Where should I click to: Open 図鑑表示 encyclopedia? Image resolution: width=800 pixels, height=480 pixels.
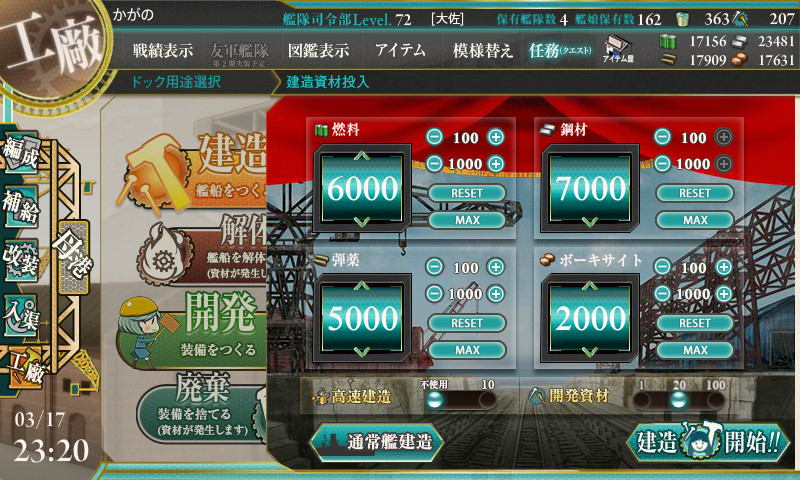tap(318, 50)
